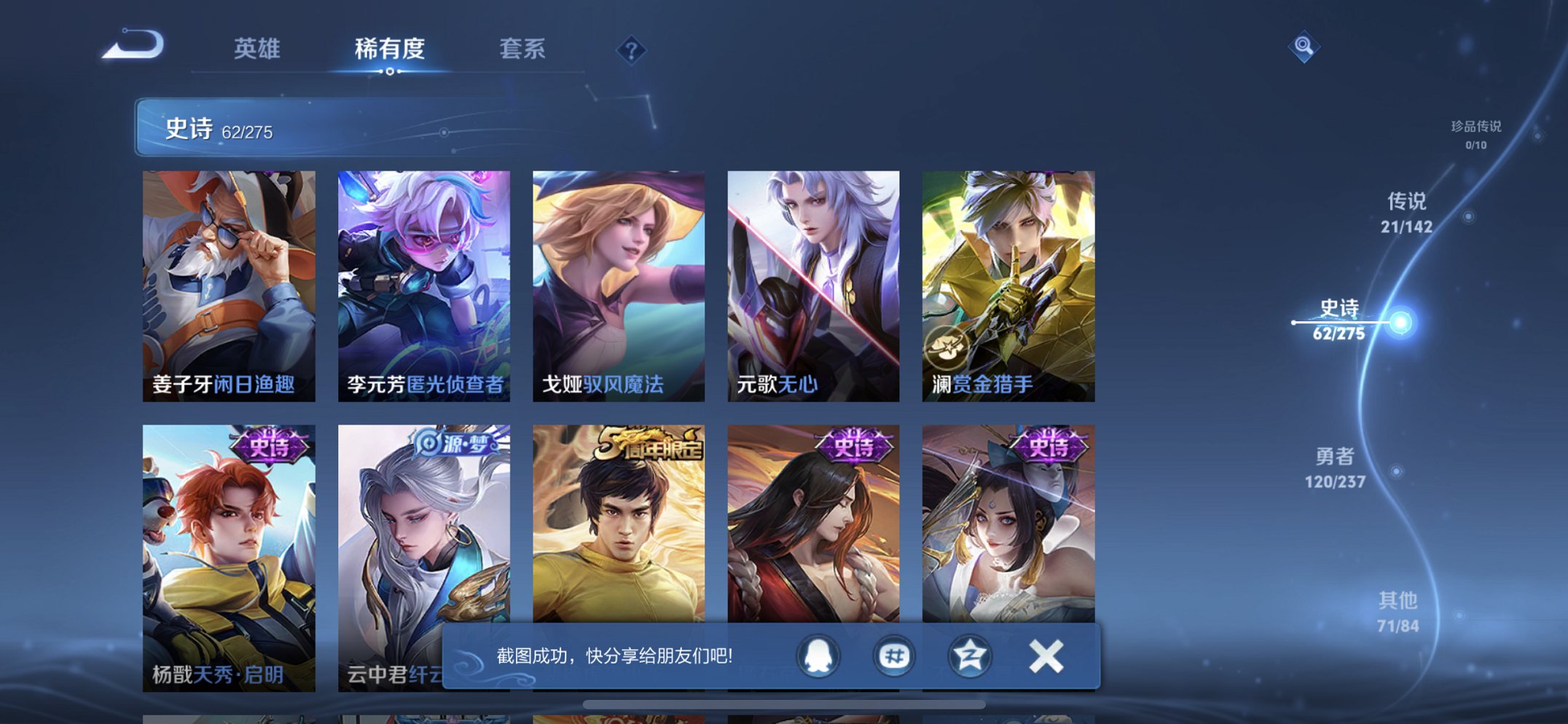Switch to the 英雄 tab
The image size is (1568, 724).
click(256, 49)
